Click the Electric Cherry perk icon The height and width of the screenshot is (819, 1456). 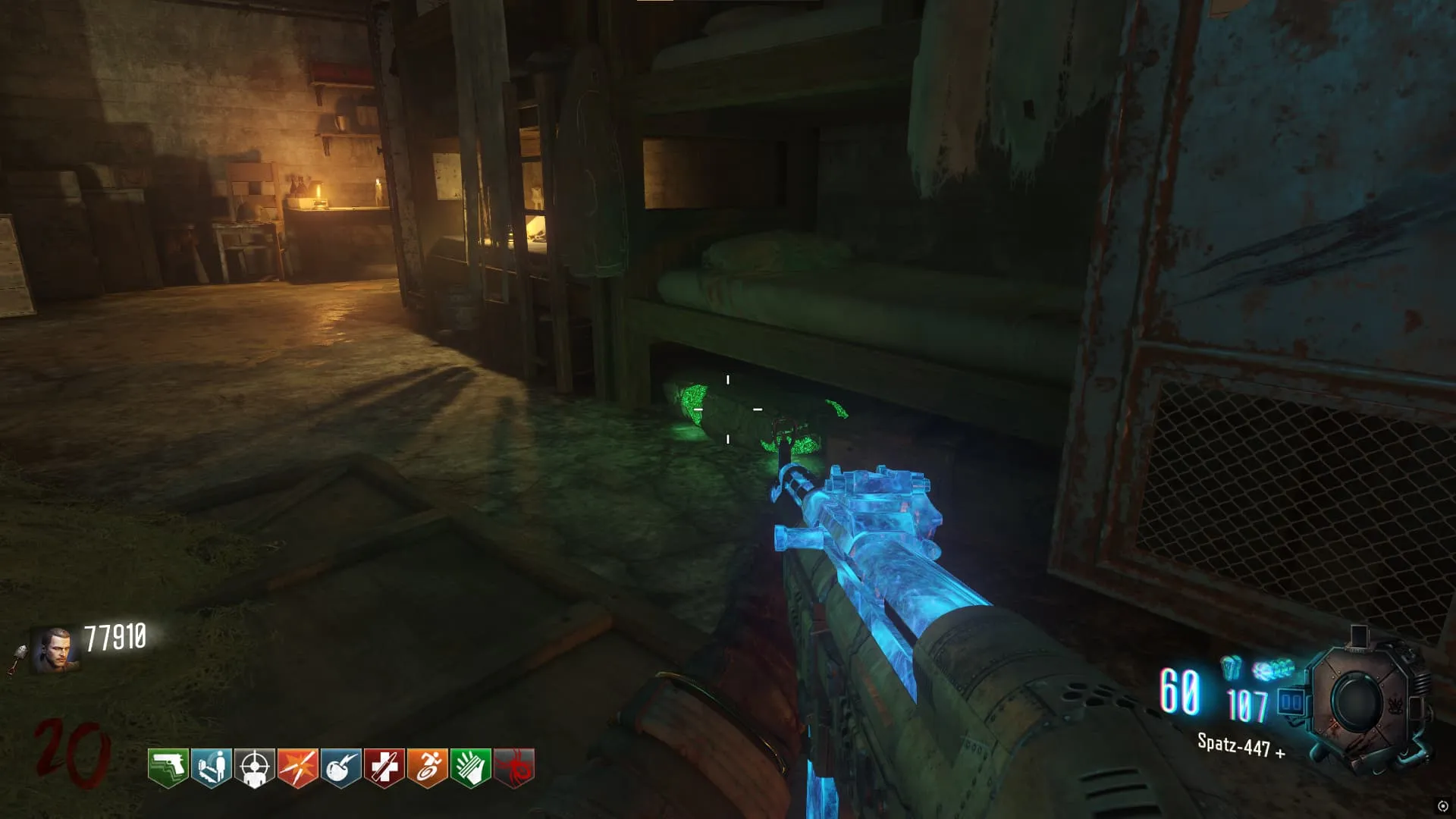click(x=340, y=768)
